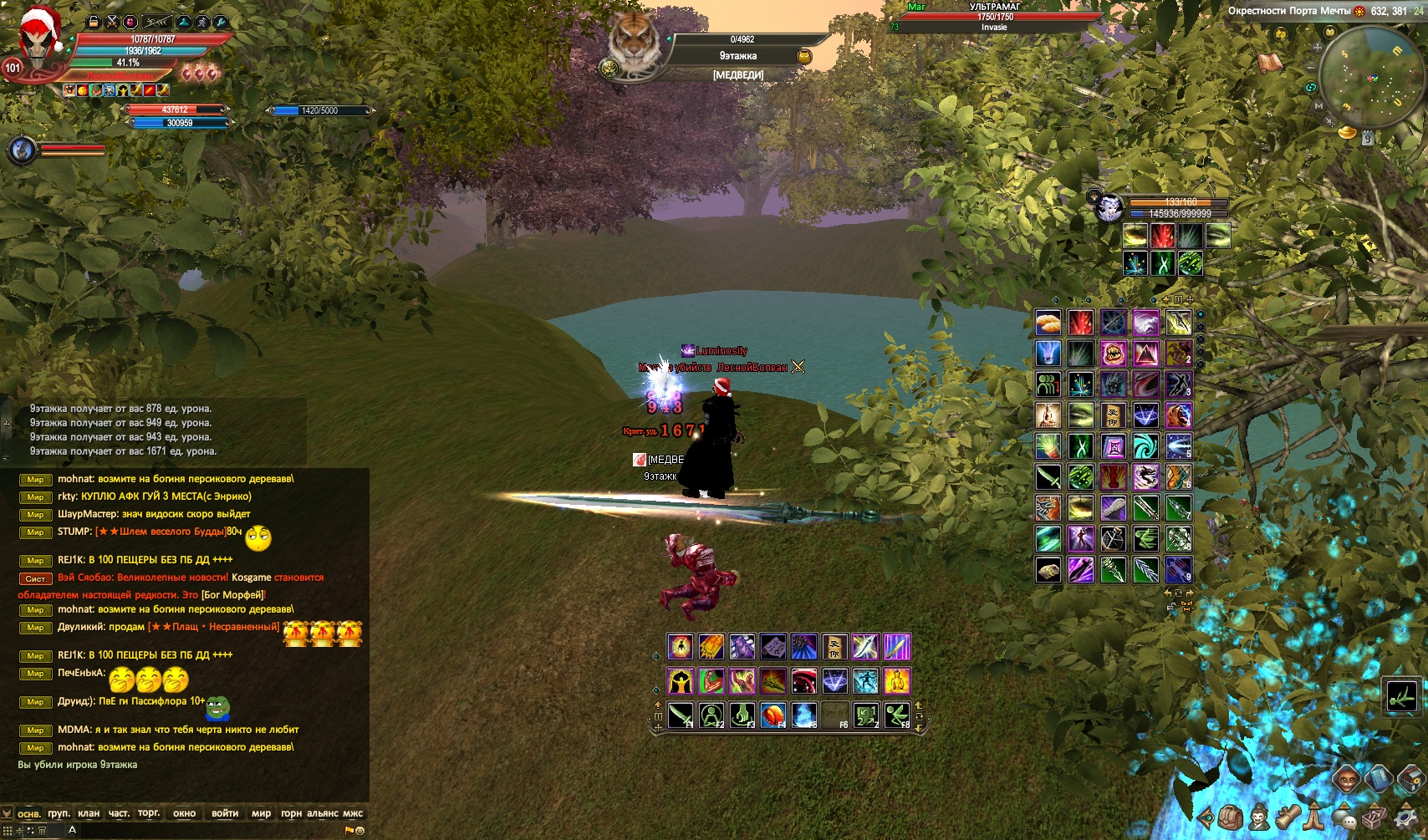Switch chat to the мир tab
Screen dimensions: 1428x840
(261, 813)
